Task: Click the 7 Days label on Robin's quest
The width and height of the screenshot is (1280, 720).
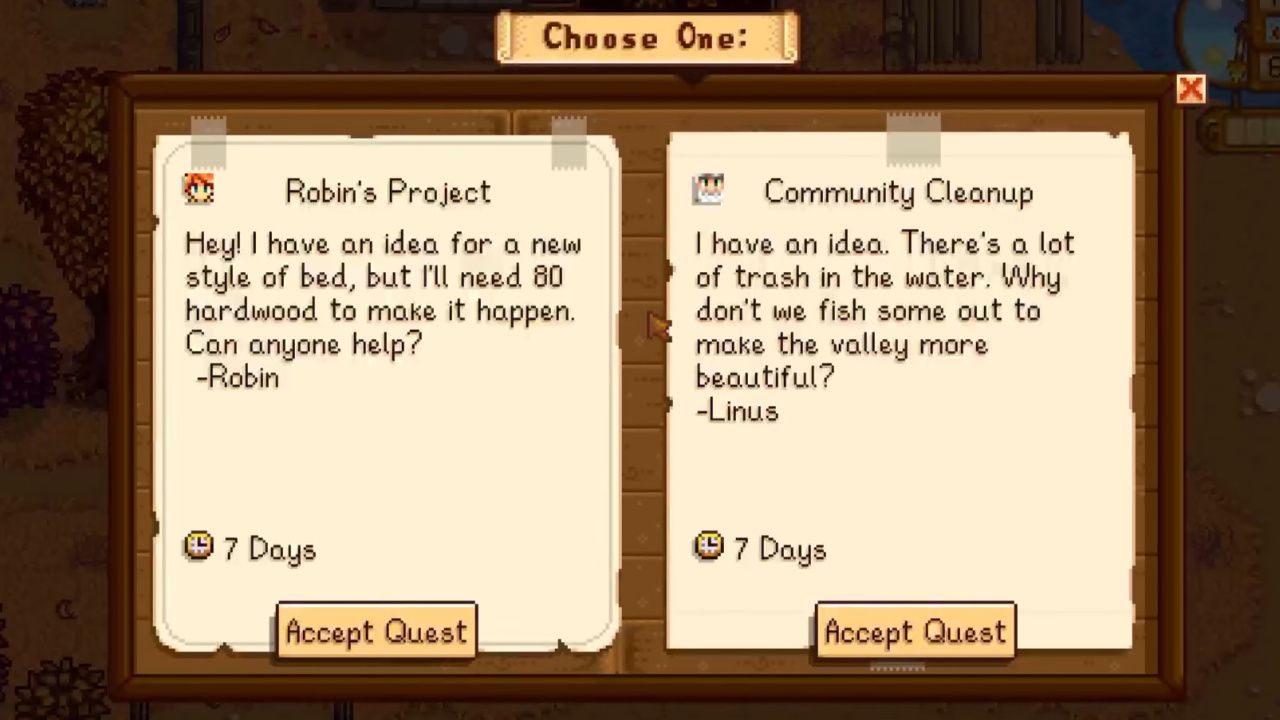Action: click(269, 548)
